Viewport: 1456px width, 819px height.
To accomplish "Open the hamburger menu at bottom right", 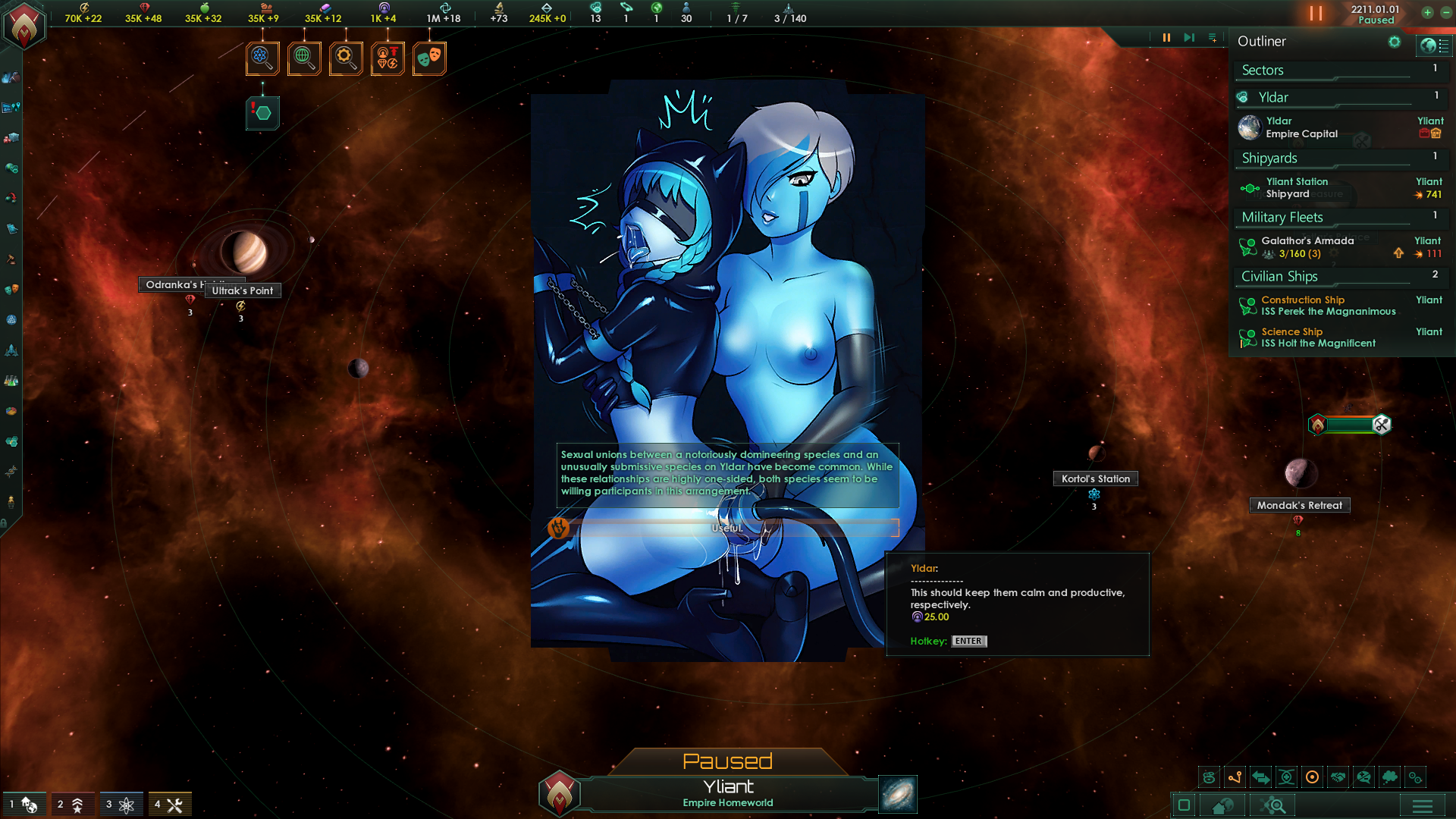I will [1422, 805].
